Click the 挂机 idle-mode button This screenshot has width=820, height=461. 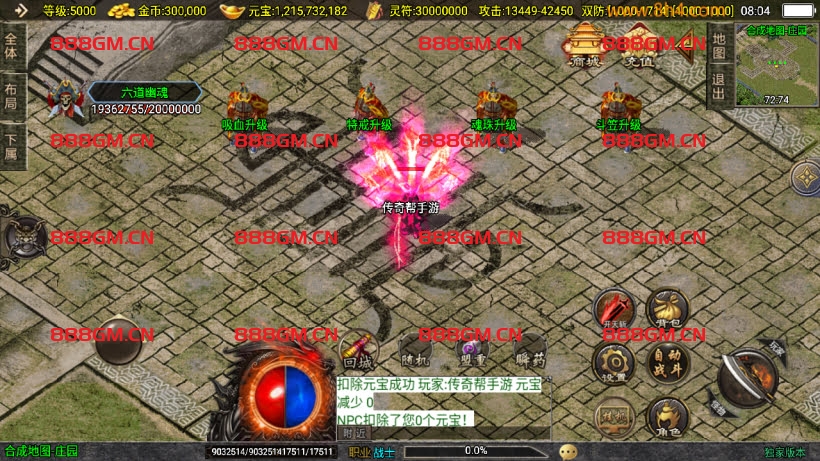(x=612, y=414)
